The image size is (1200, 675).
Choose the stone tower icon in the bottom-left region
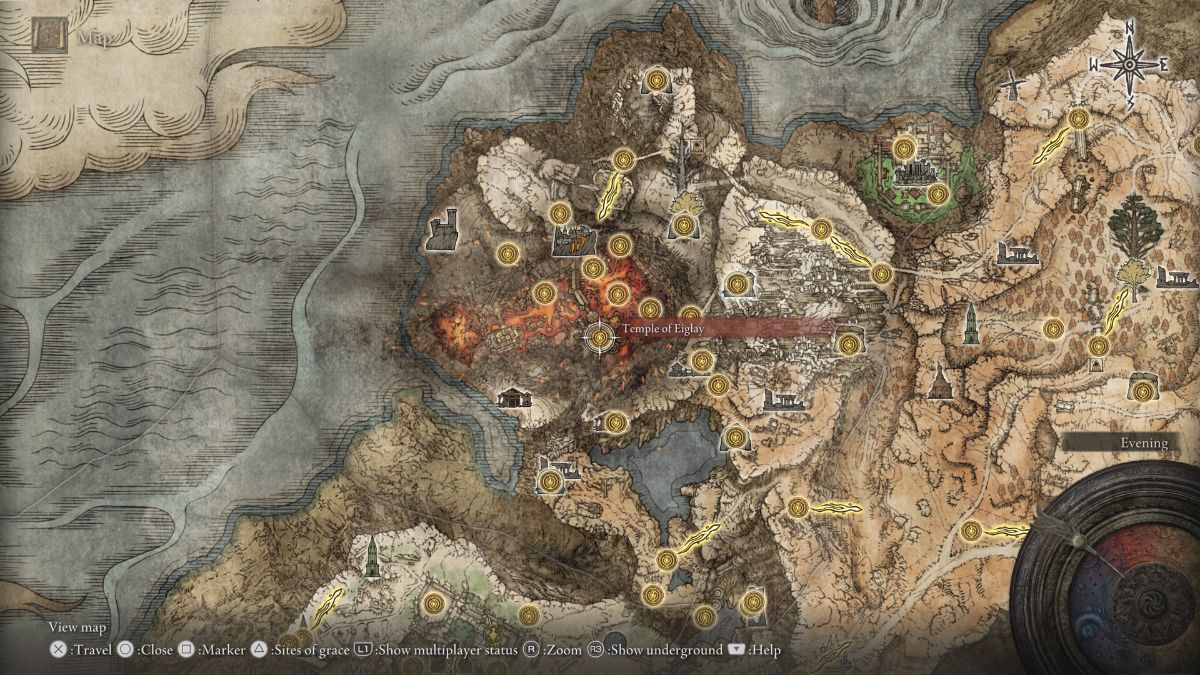point(371,555)
